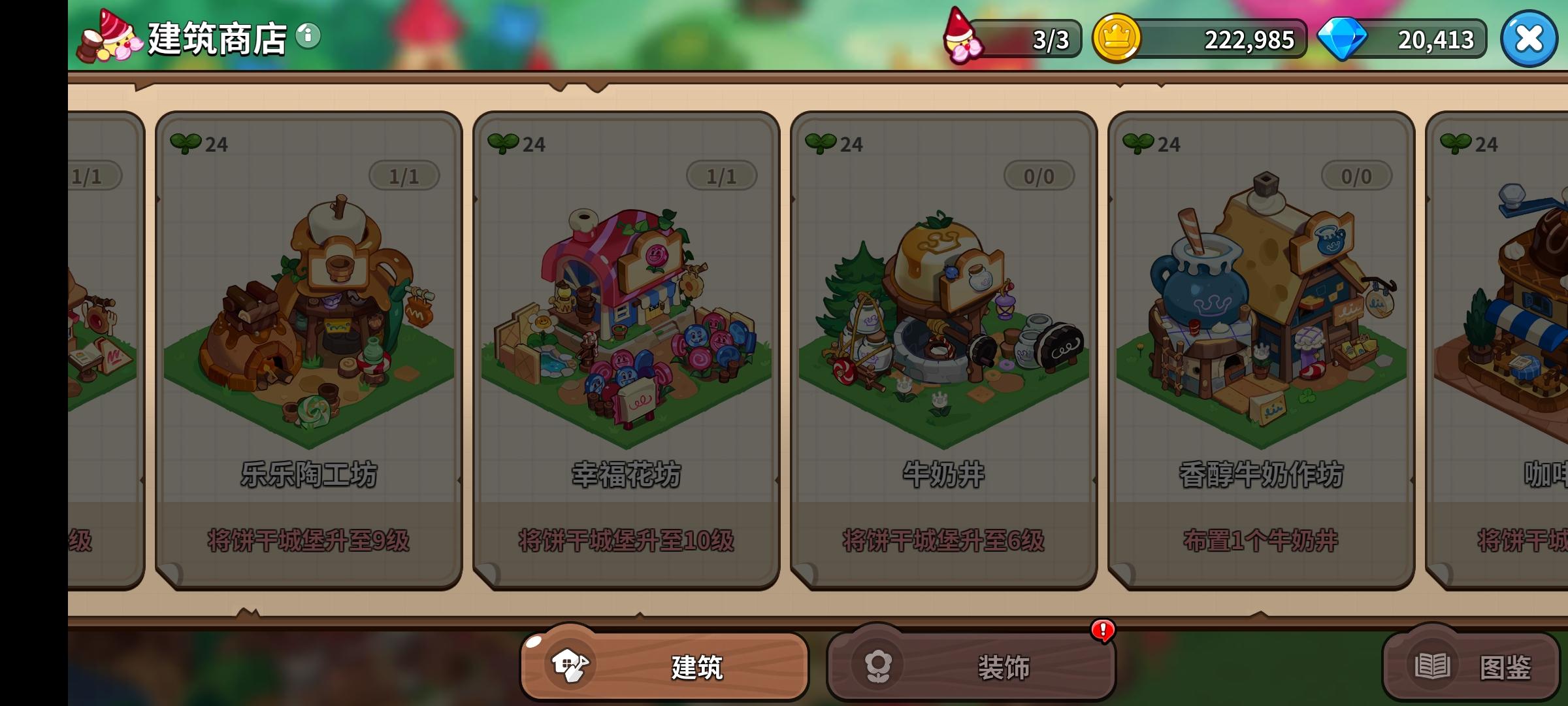Click the 1/1 counter on 乐乐陶工坊 card
The image size is (1568, 706).
[x=403, y=175]
